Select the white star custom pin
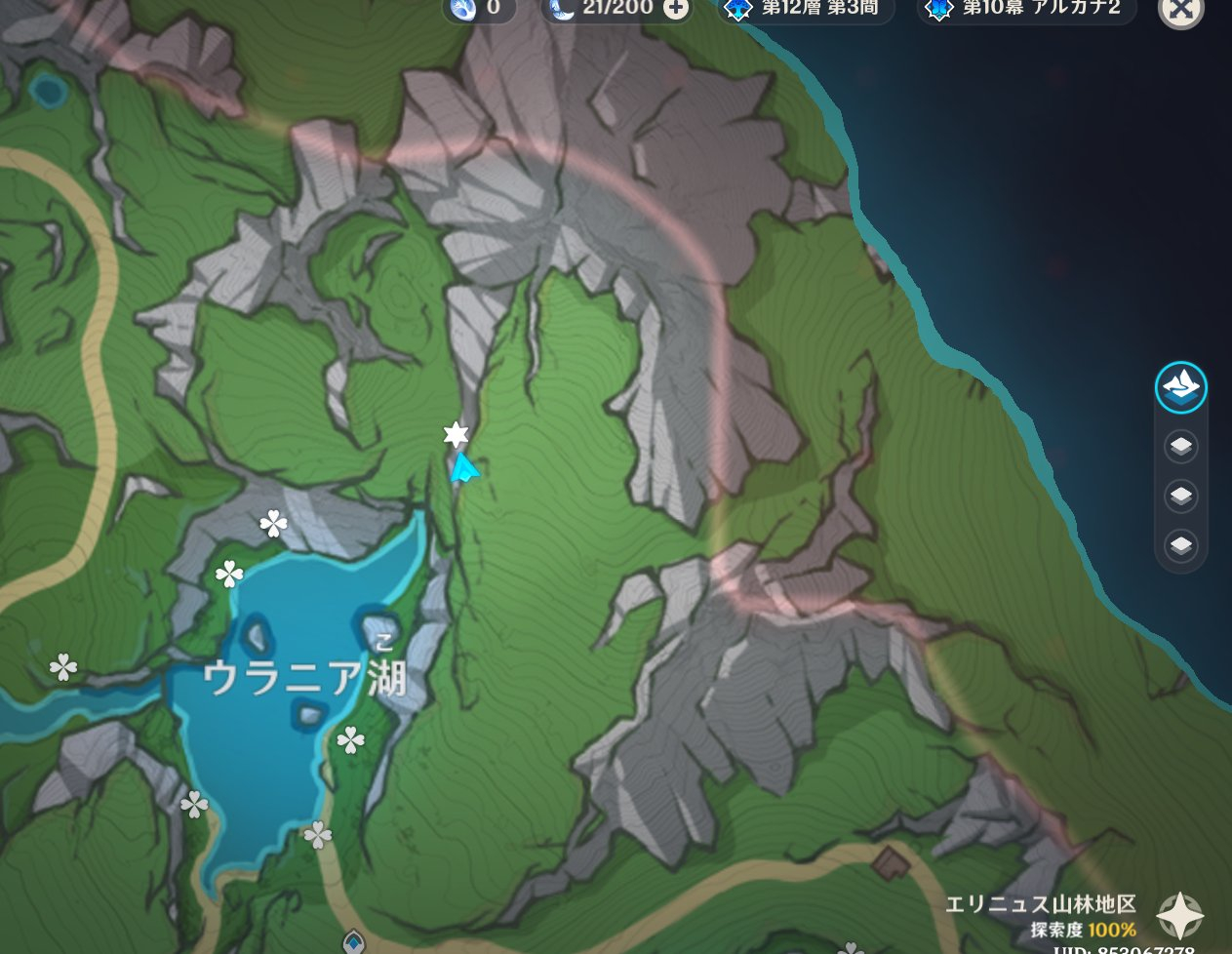The image size is (1232, 954). click(456, 434)
